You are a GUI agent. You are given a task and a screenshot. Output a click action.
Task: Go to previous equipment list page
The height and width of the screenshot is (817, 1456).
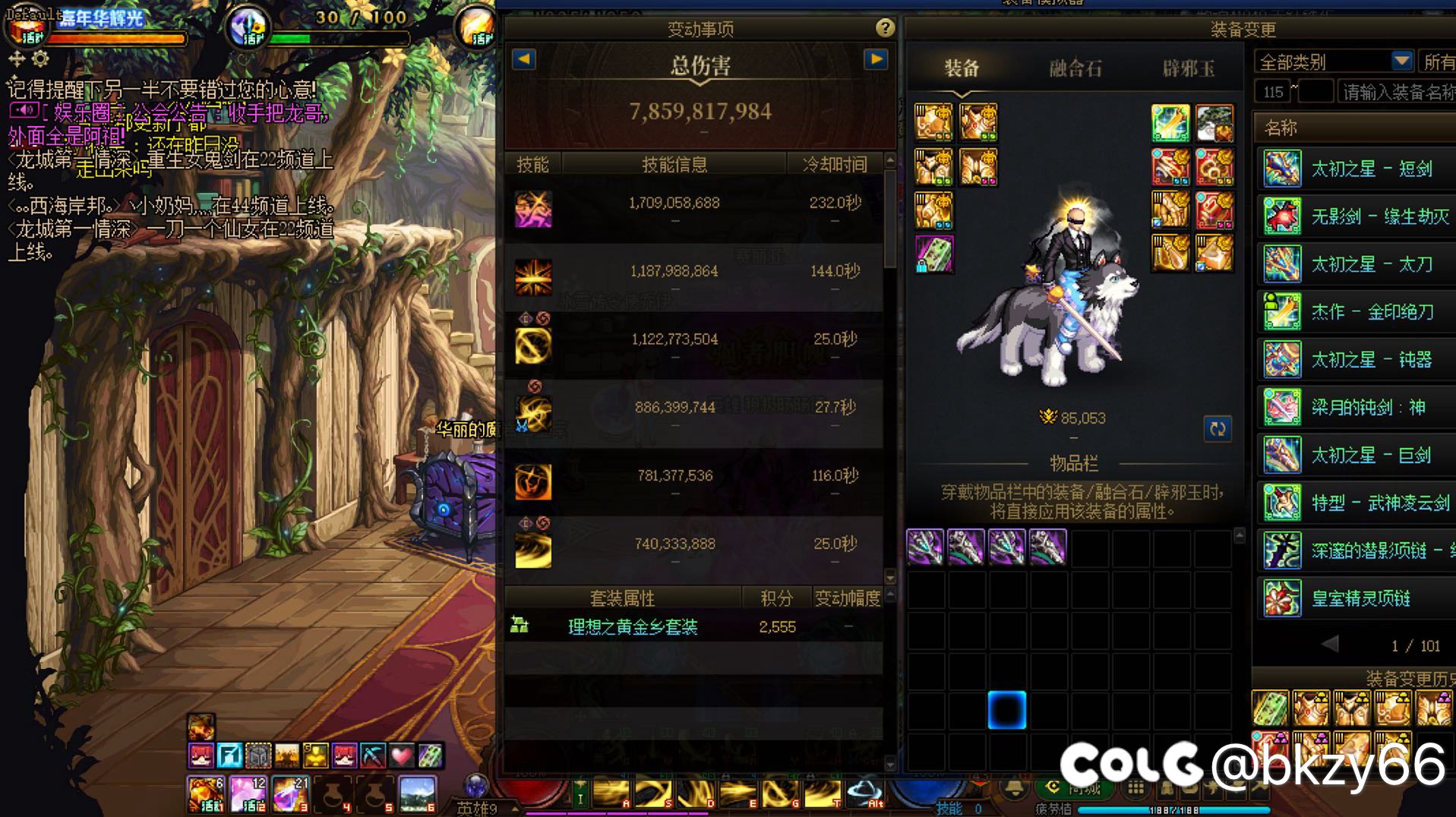1330,645
